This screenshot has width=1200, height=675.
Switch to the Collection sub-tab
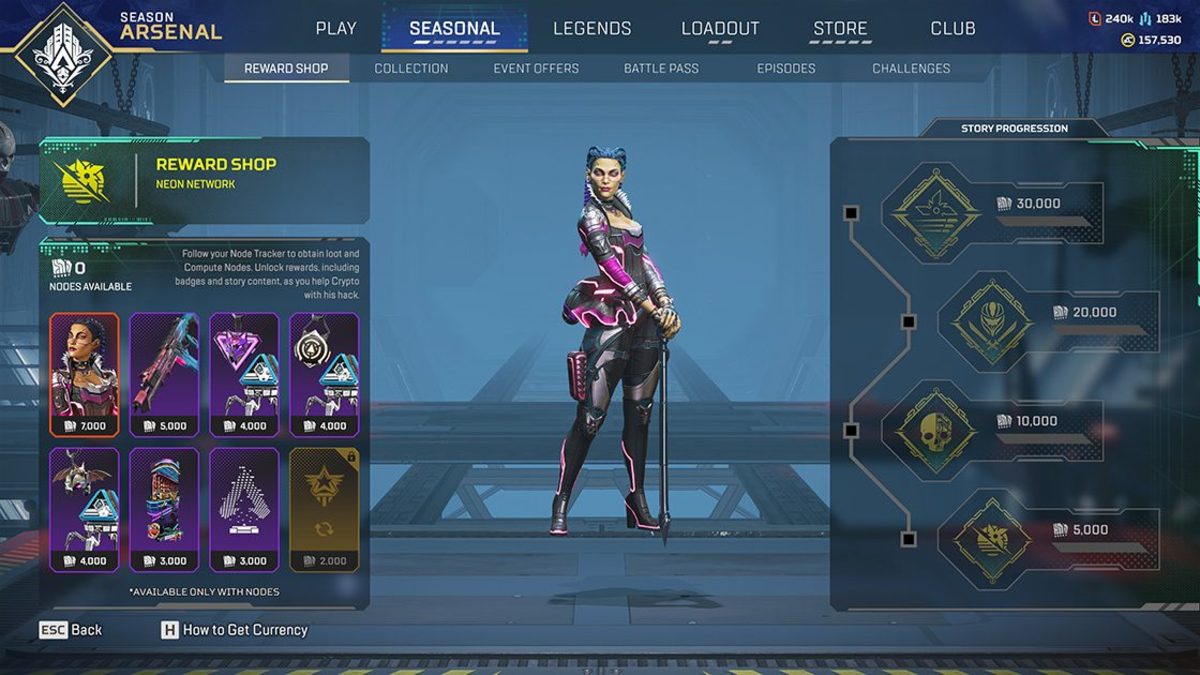coord(411,68)
